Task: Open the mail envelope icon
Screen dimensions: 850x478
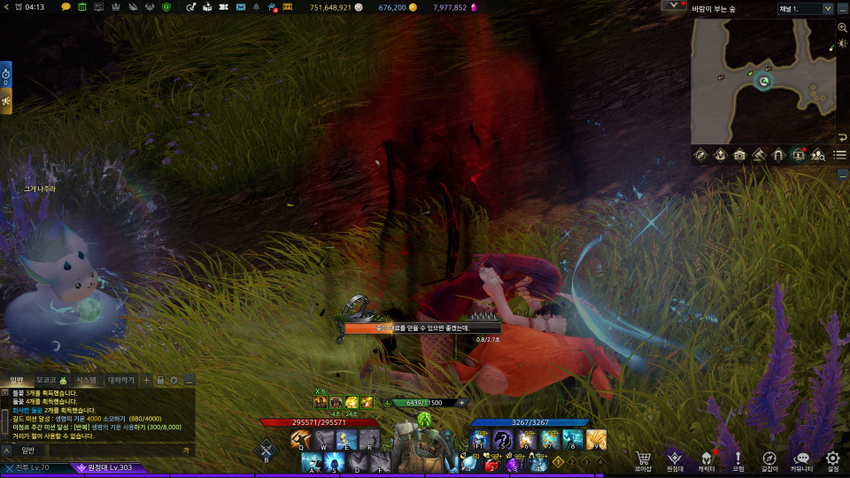Action: (240, 7)
